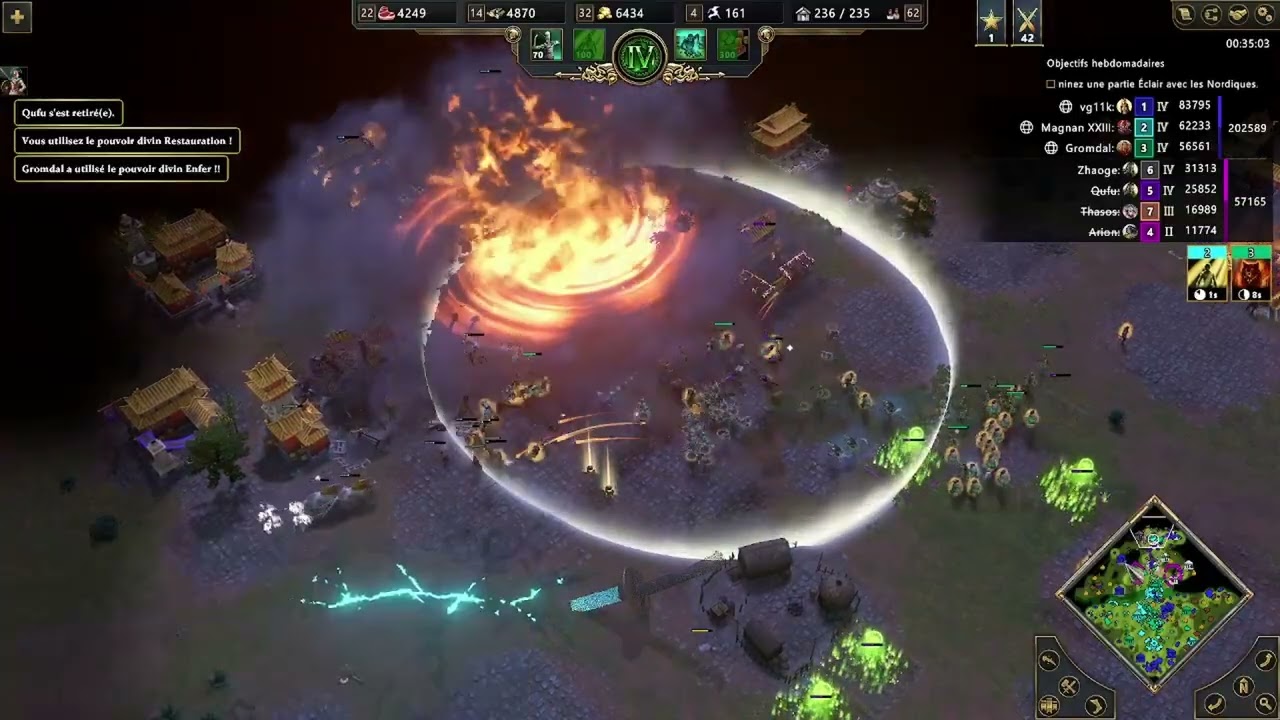Select the god power icon showing 300
The height and width of the screenshot is (720, 1280).
[732, 45]
